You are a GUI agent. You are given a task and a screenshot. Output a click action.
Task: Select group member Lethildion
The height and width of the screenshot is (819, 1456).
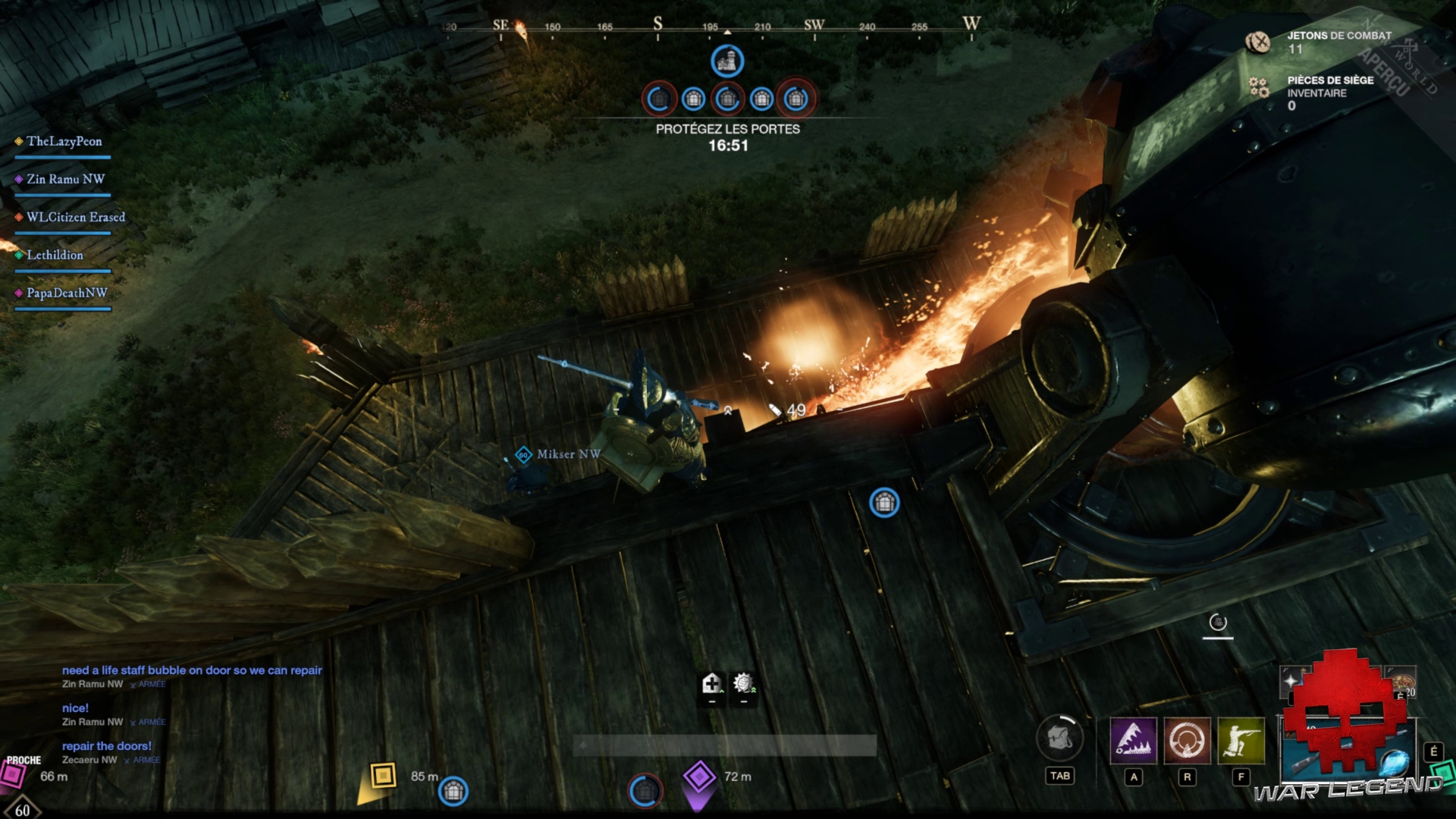(x=55, y=256)
